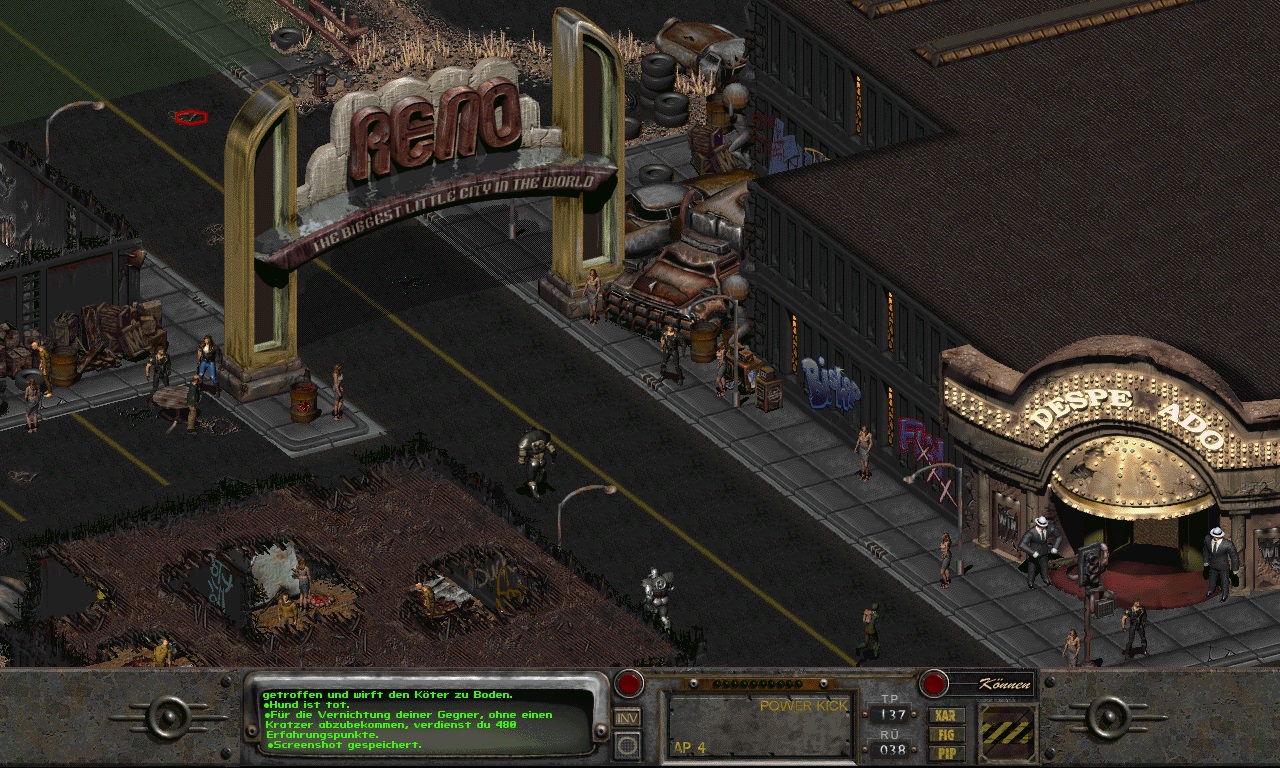Click the green message log display
The width and height of the screenshot is (1280, 768).
(425, 719)
